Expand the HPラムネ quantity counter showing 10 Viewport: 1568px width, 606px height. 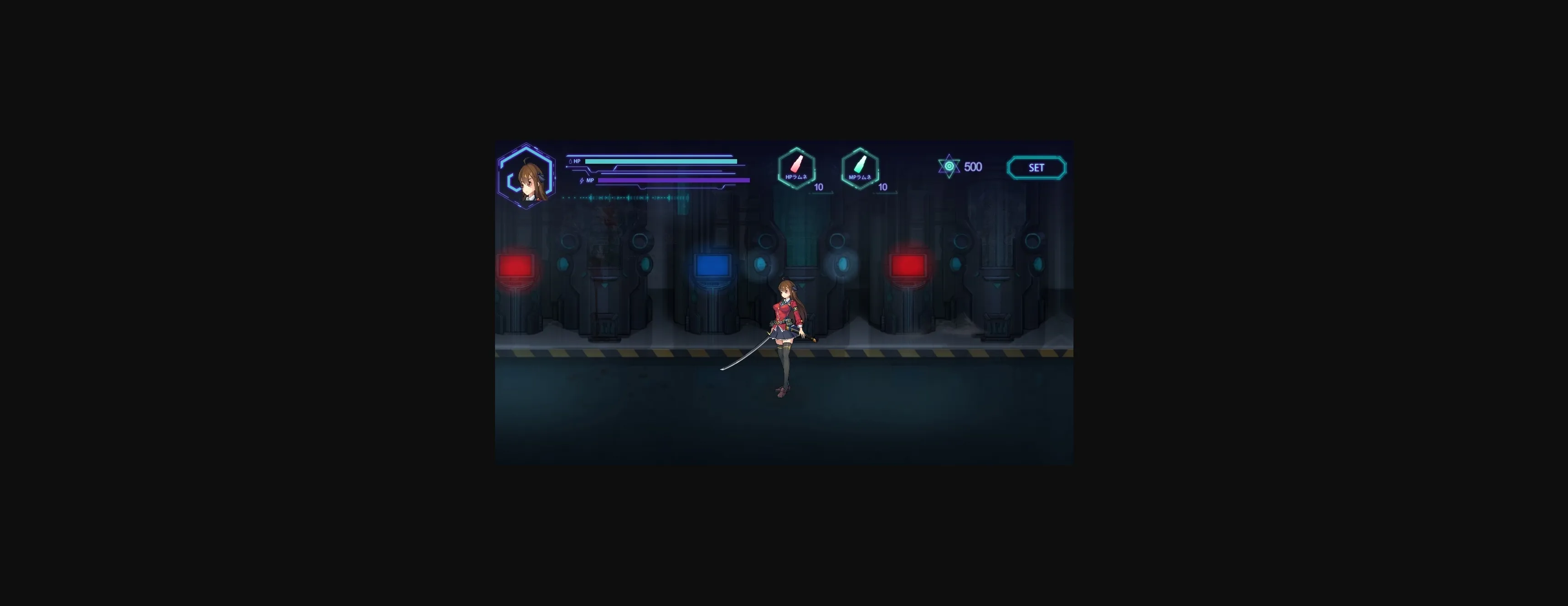click(x=818, y=187)
